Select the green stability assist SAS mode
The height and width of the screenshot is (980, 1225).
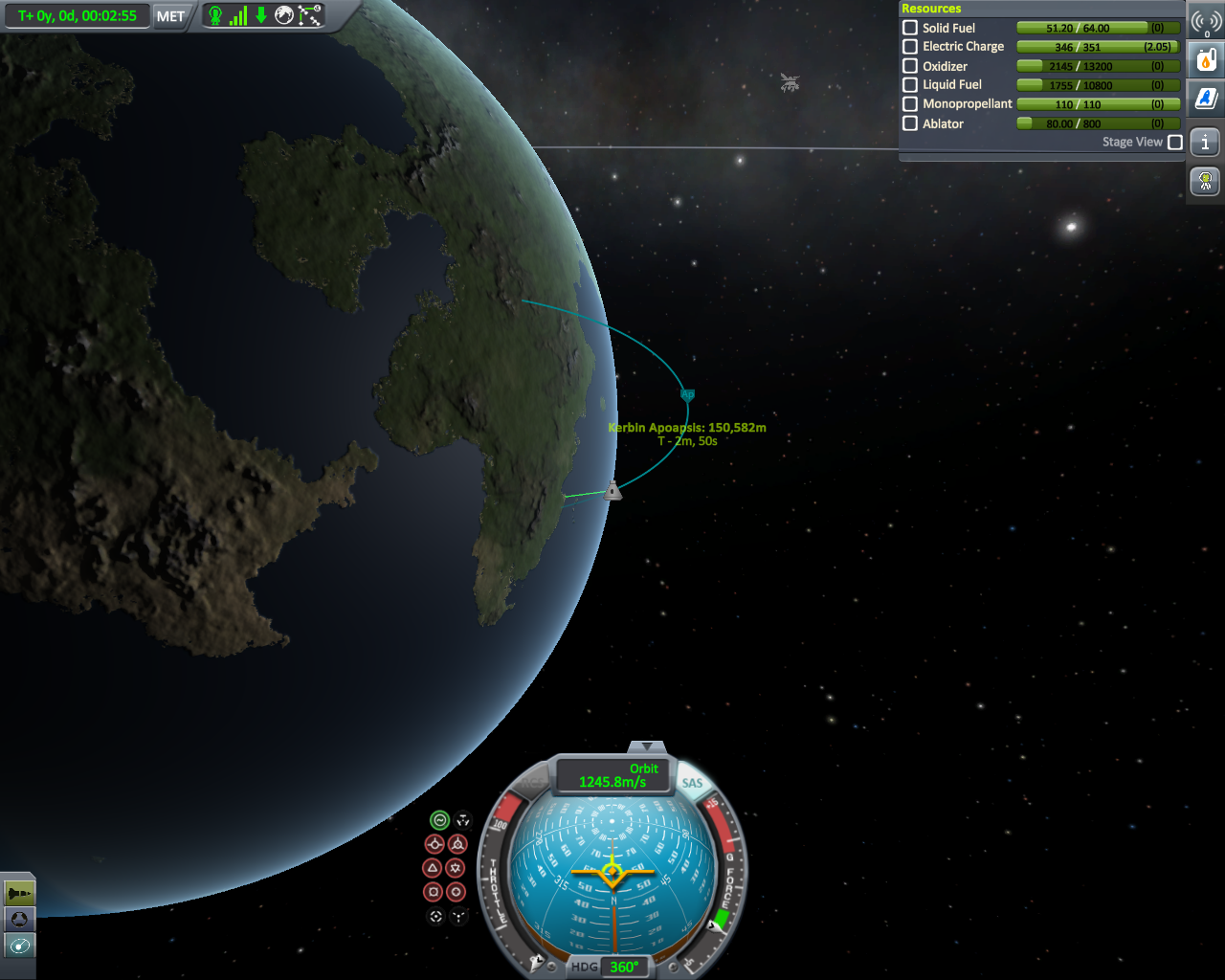coord(439,820)
